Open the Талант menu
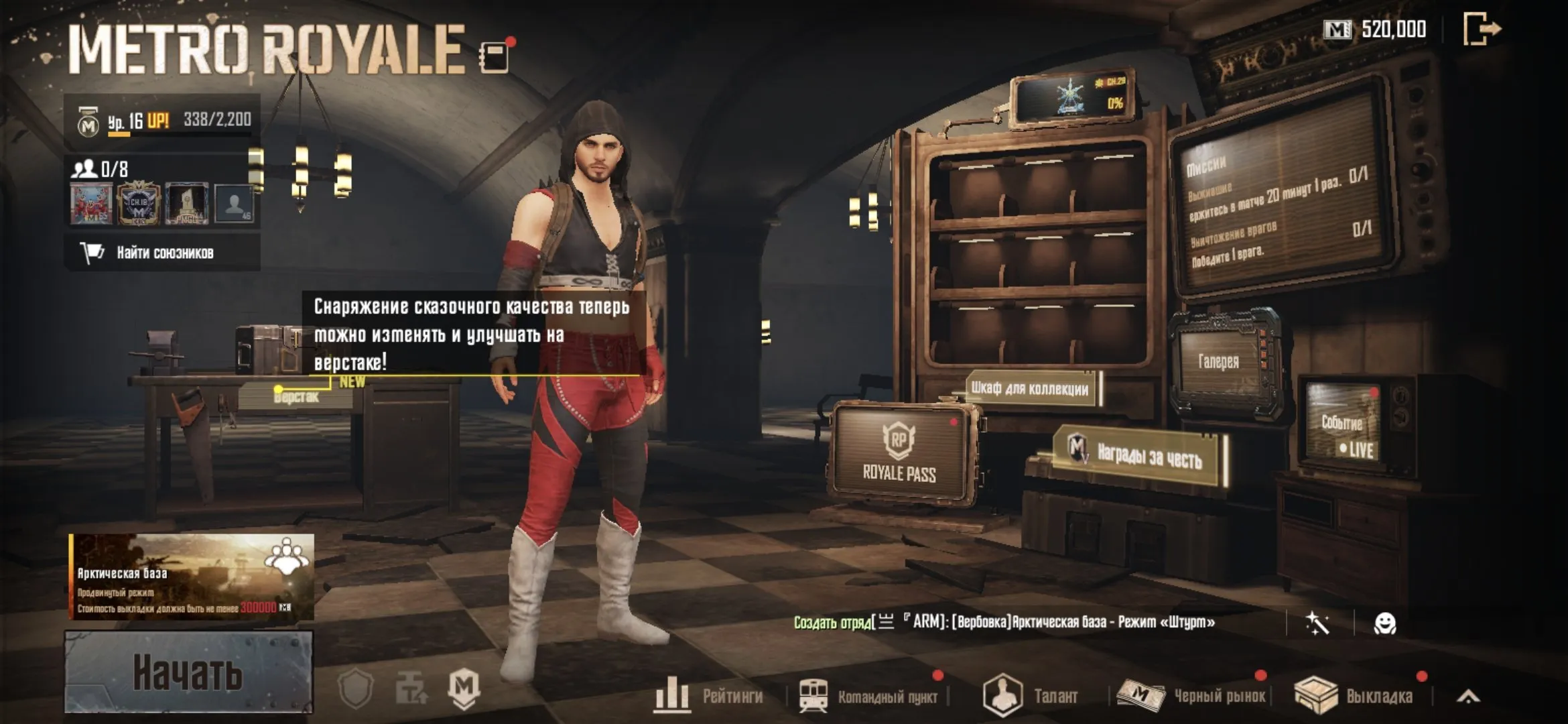Screen dimensions: 1568x724 point(1031,696)
